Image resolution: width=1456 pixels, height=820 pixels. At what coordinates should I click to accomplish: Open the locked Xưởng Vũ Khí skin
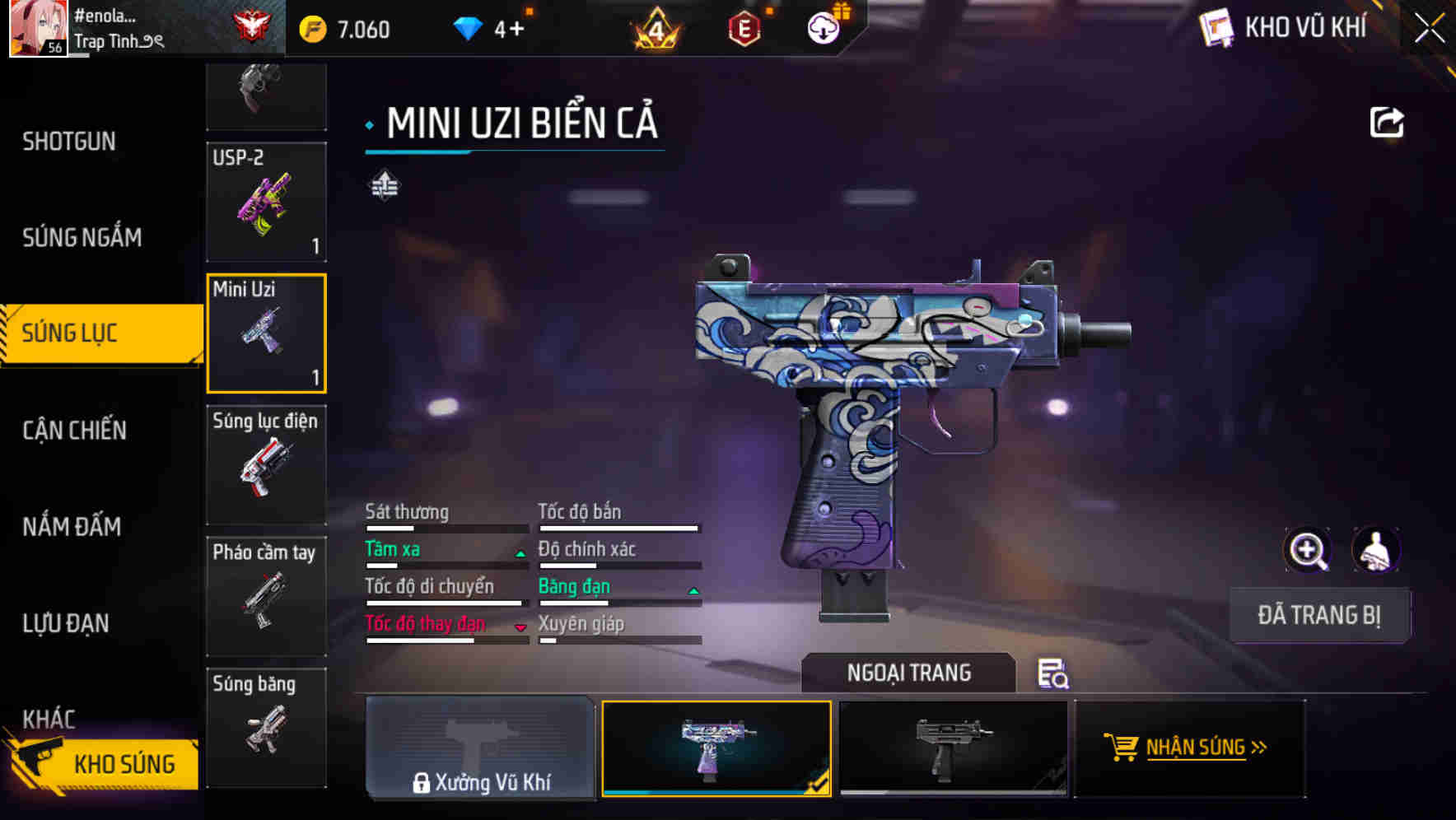tap(480, 748)
